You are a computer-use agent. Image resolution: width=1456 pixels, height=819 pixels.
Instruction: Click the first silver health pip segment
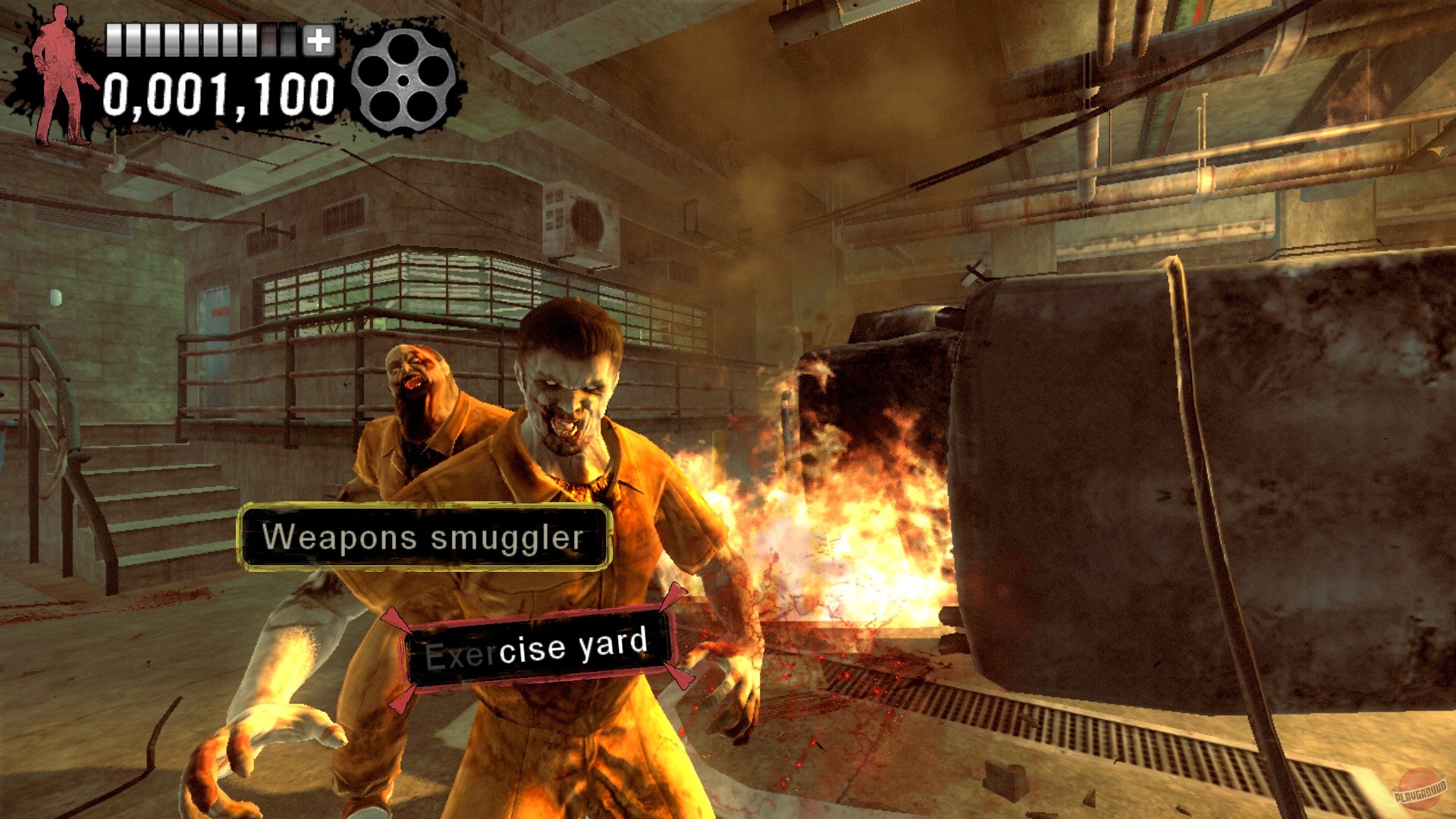(114, 40)
